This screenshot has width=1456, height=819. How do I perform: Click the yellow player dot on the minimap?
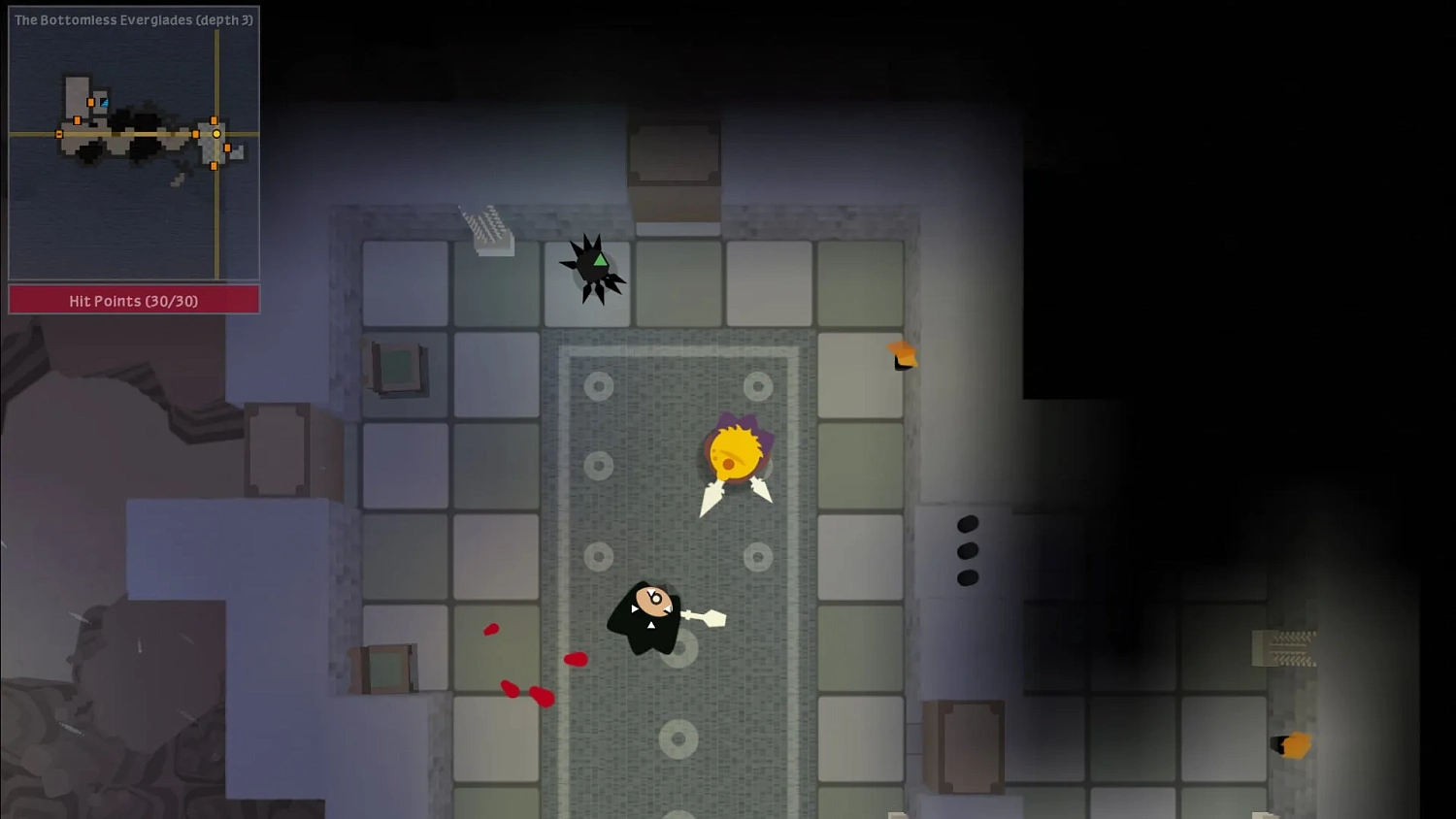click(215, 133)
